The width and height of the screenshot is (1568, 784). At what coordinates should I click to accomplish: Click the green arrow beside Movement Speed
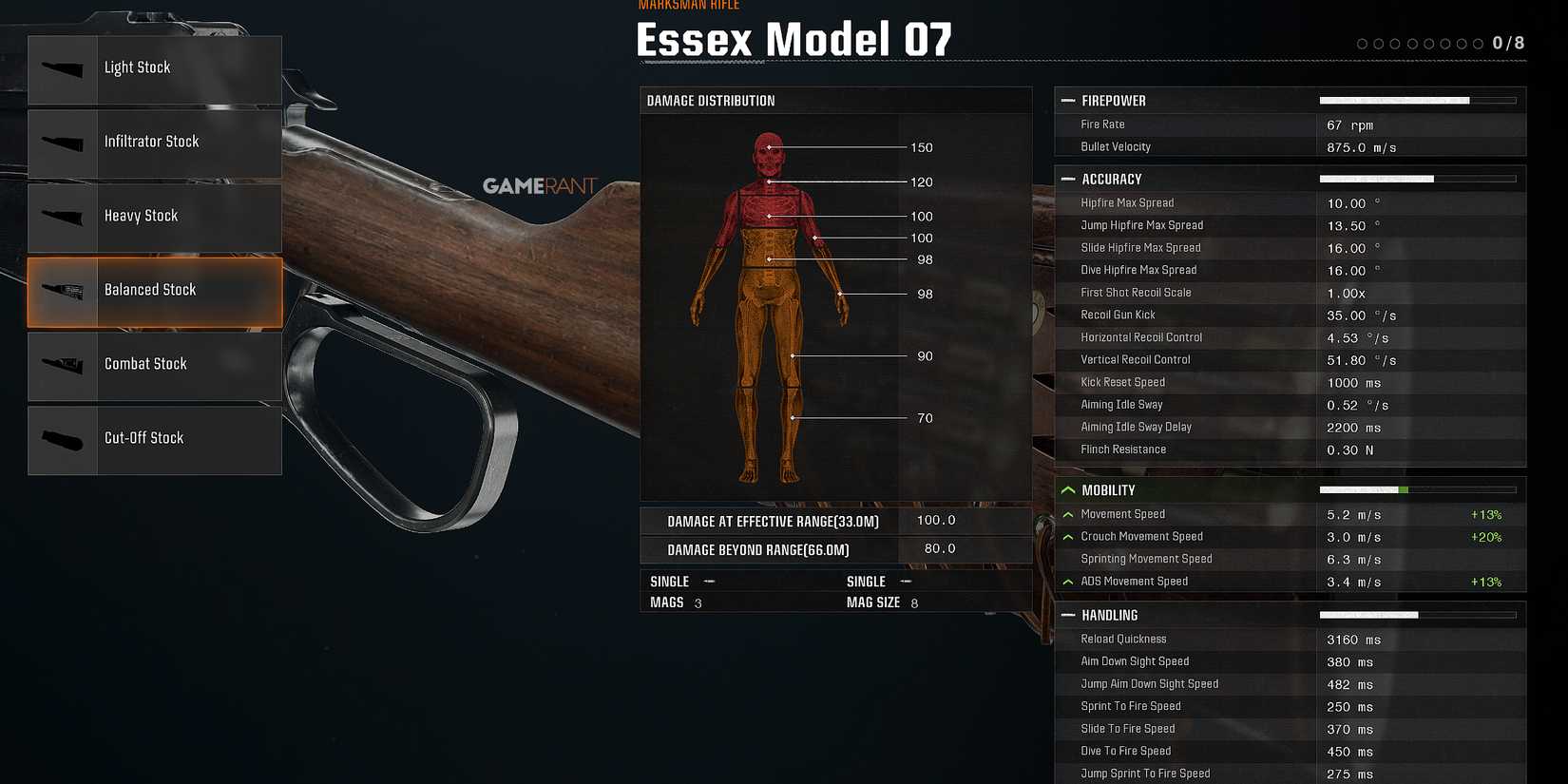pos(1069,513)
